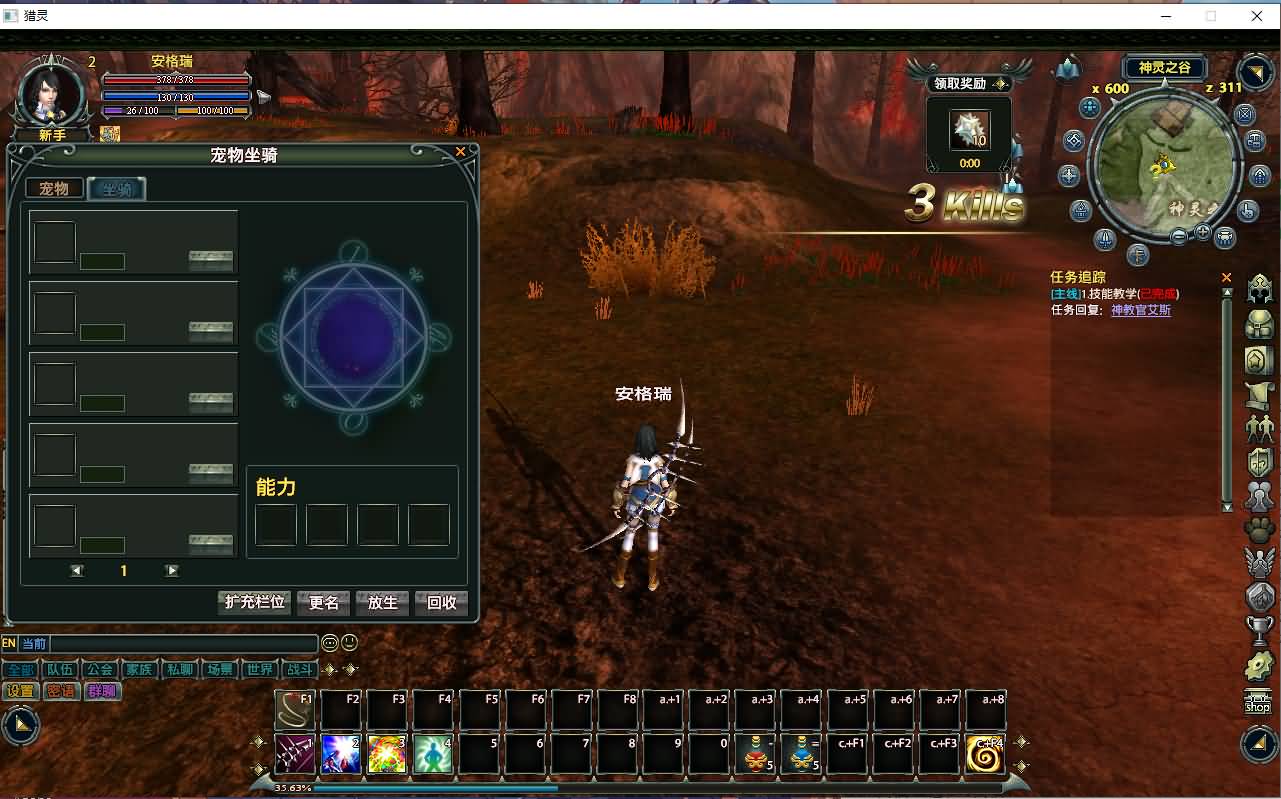Expand the next pet list page arrow
The width and height of the screenshot is (1281, 799).
[x=171, y=570]
